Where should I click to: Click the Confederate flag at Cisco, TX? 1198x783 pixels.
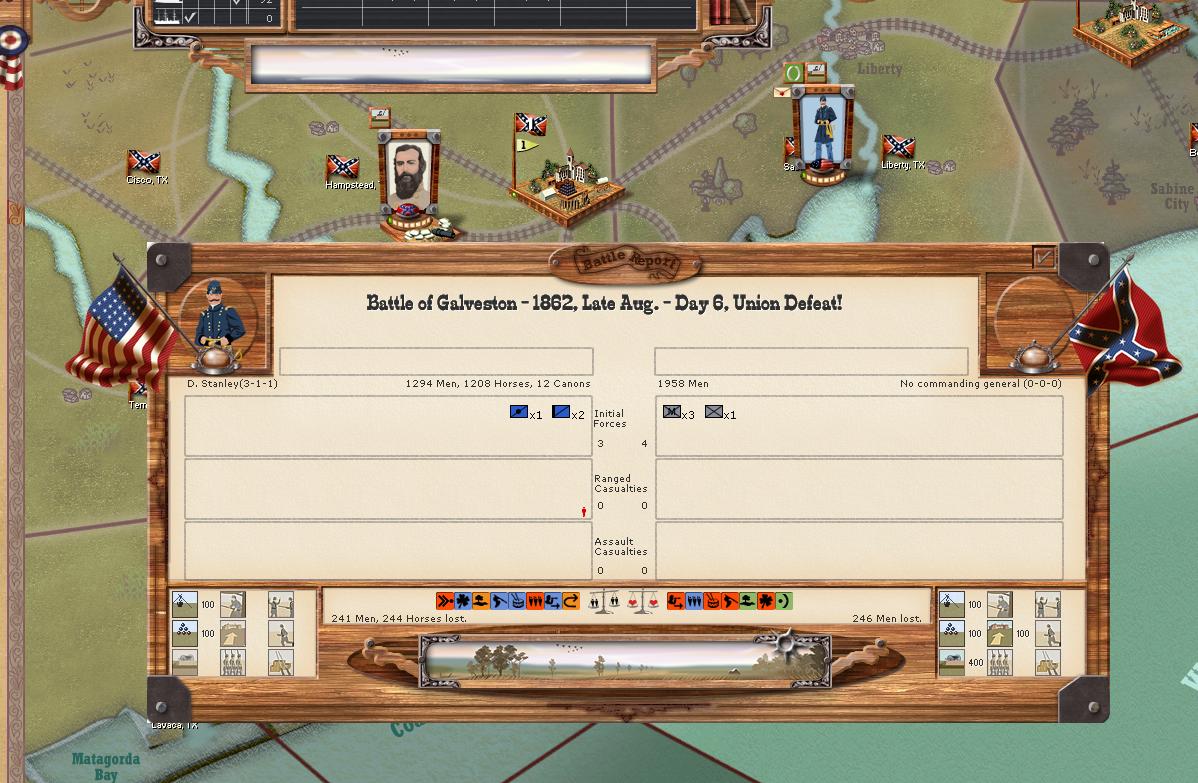(x=144, y=162)
